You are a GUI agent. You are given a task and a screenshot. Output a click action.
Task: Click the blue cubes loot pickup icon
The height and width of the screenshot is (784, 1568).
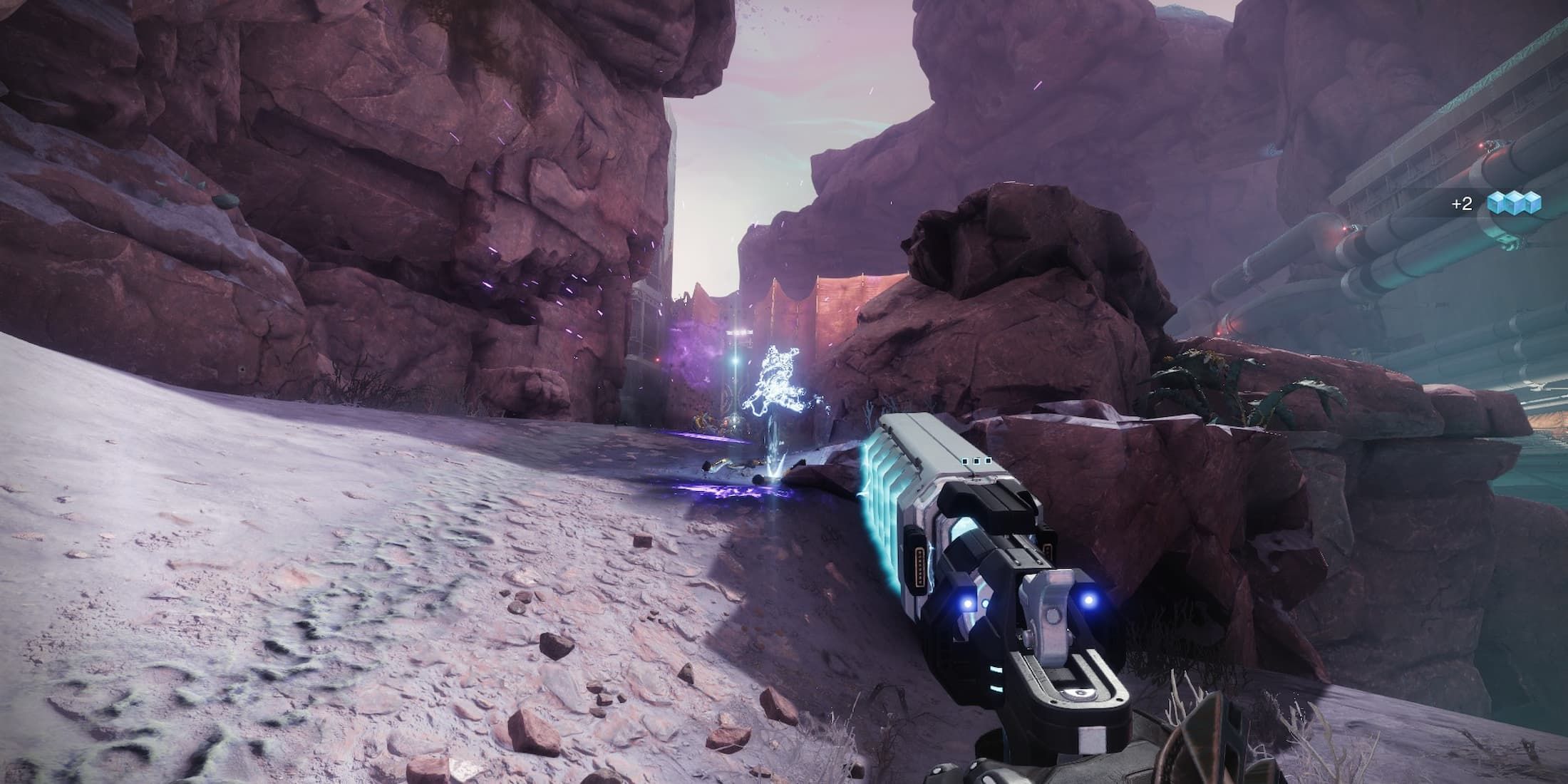1514,203
